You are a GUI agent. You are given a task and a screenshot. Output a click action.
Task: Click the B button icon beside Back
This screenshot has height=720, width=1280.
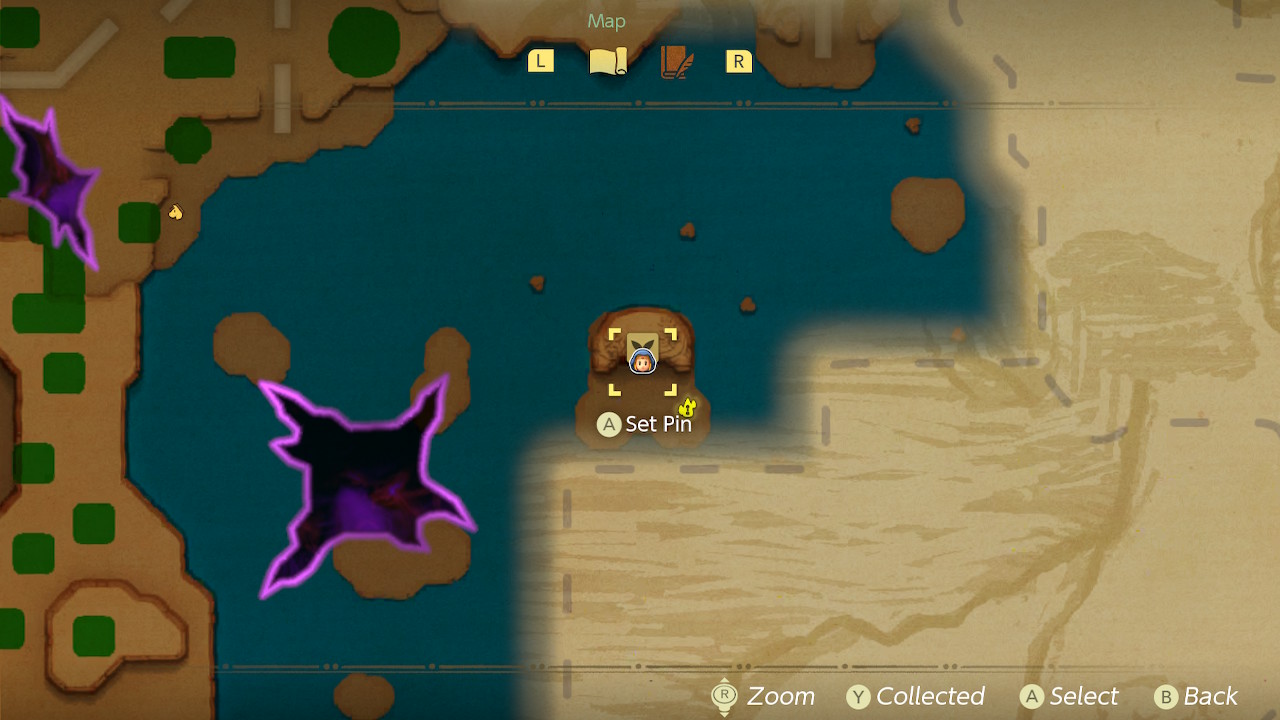click(1166, 696)
